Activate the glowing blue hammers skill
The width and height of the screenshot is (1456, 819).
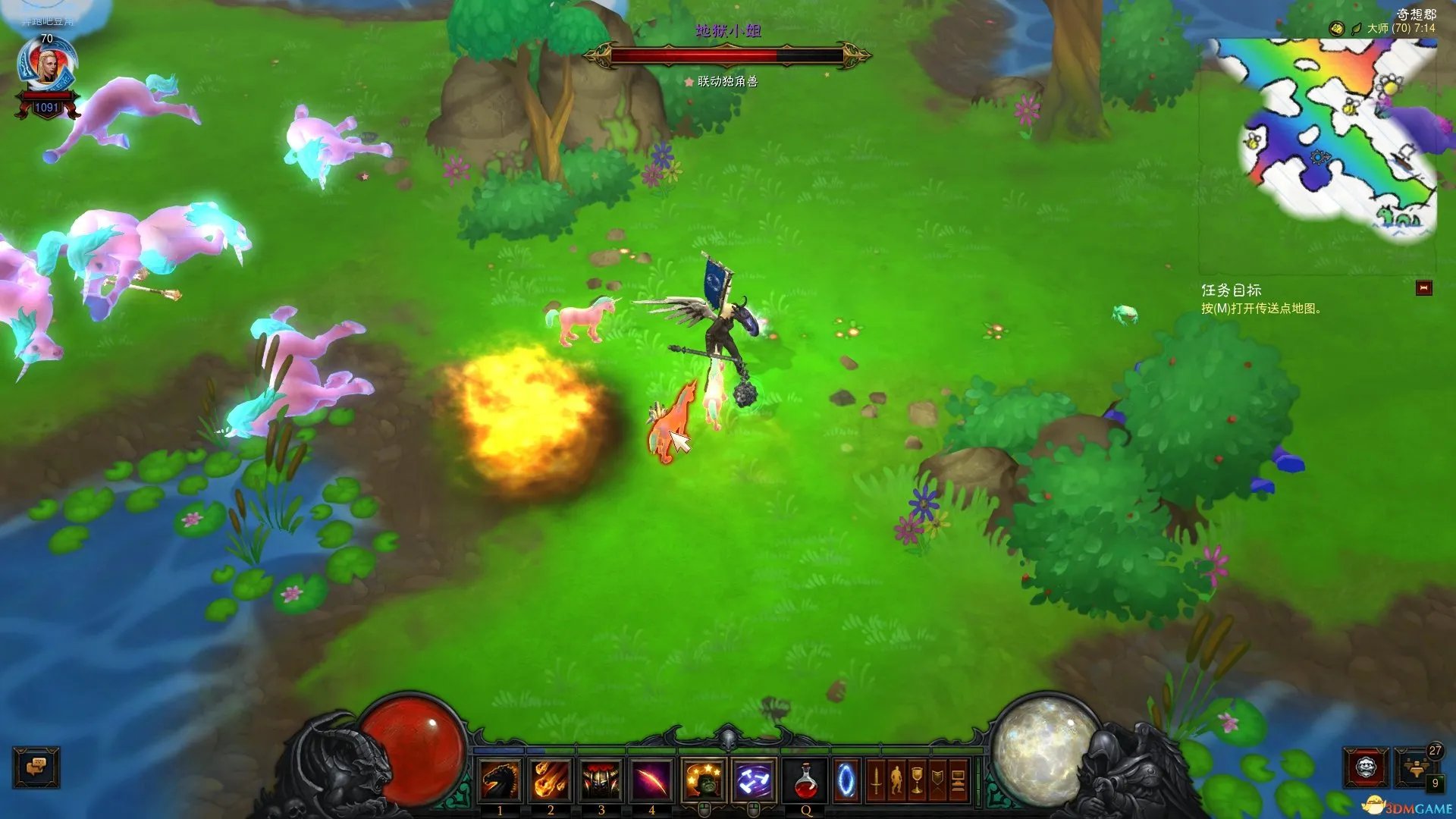(754, 780)
